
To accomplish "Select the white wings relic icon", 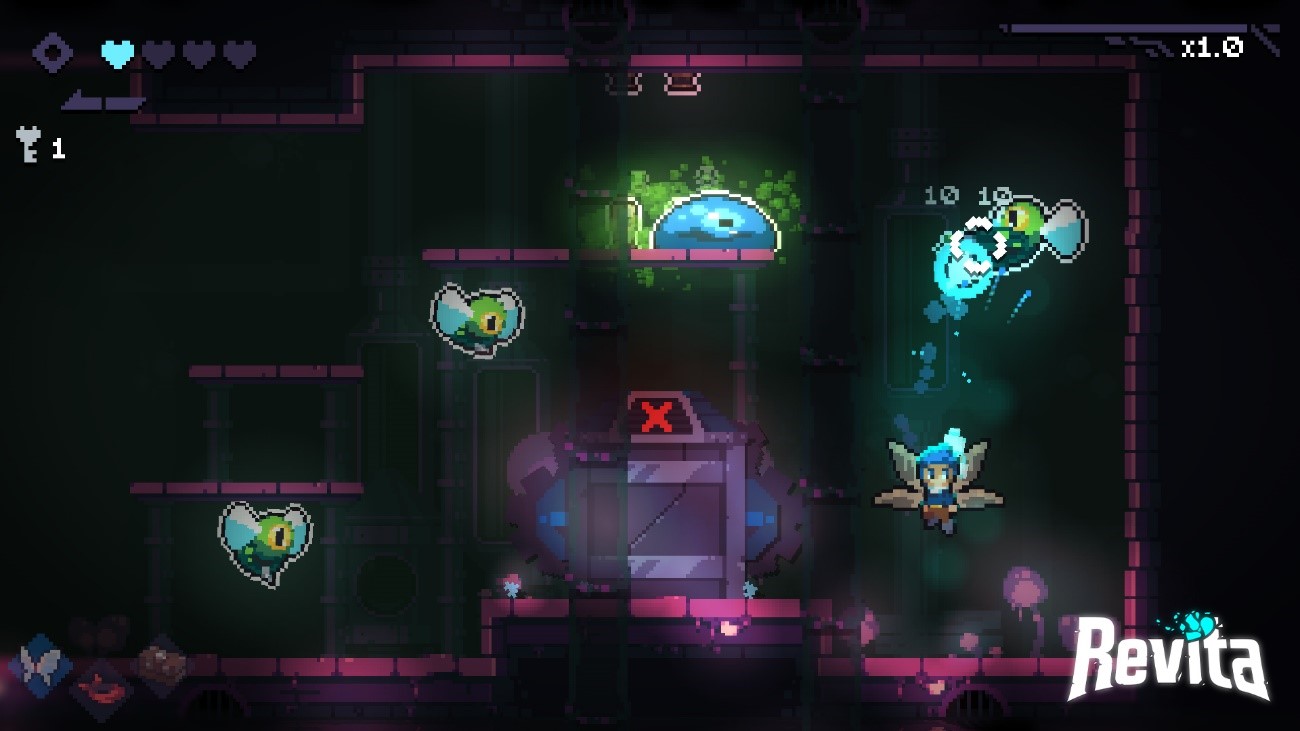I will coord(41,664).
